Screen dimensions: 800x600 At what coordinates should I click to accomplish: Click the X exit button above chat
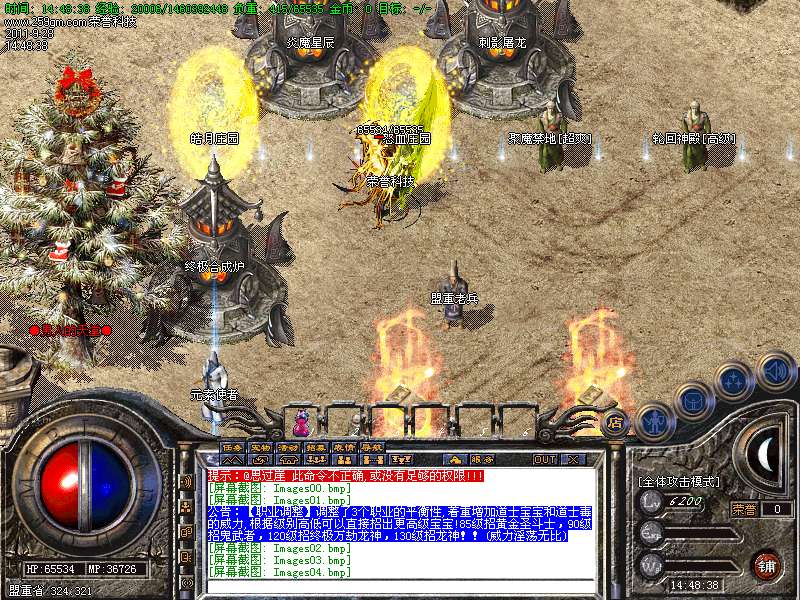click(573, 459)
